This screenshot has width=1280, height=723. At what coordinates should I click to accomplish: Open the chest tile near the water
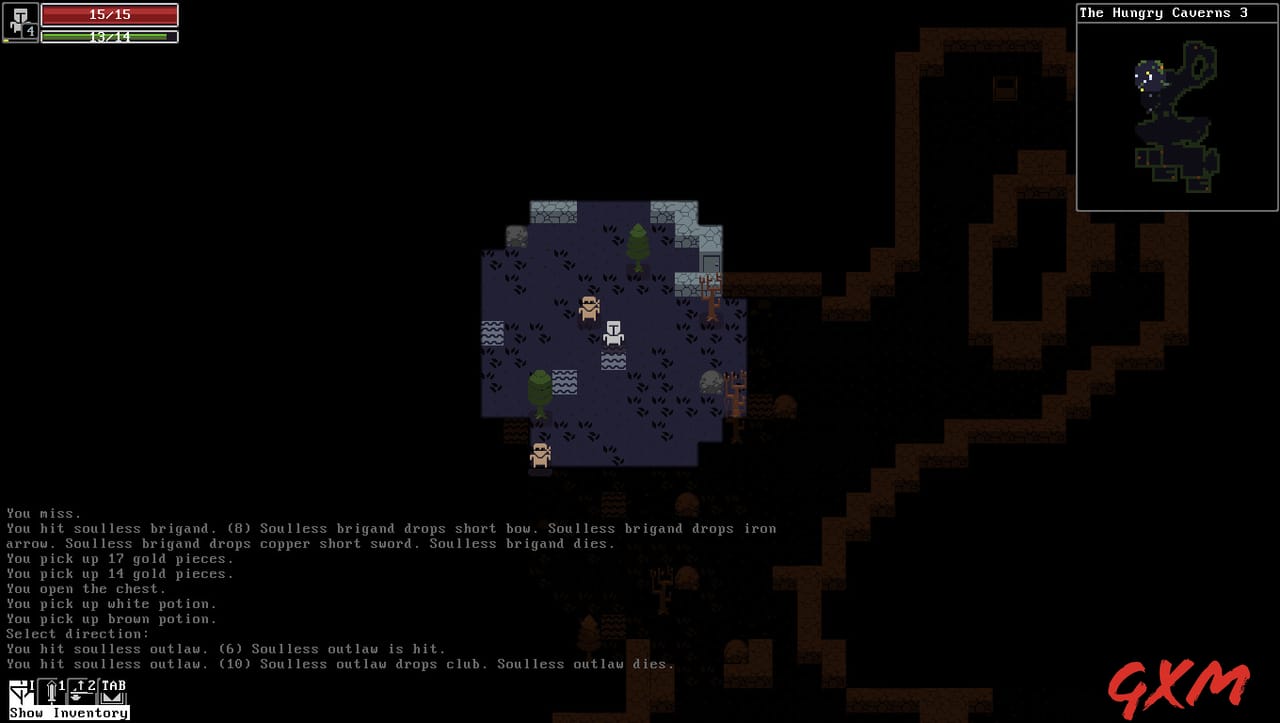tap(710, 384)
